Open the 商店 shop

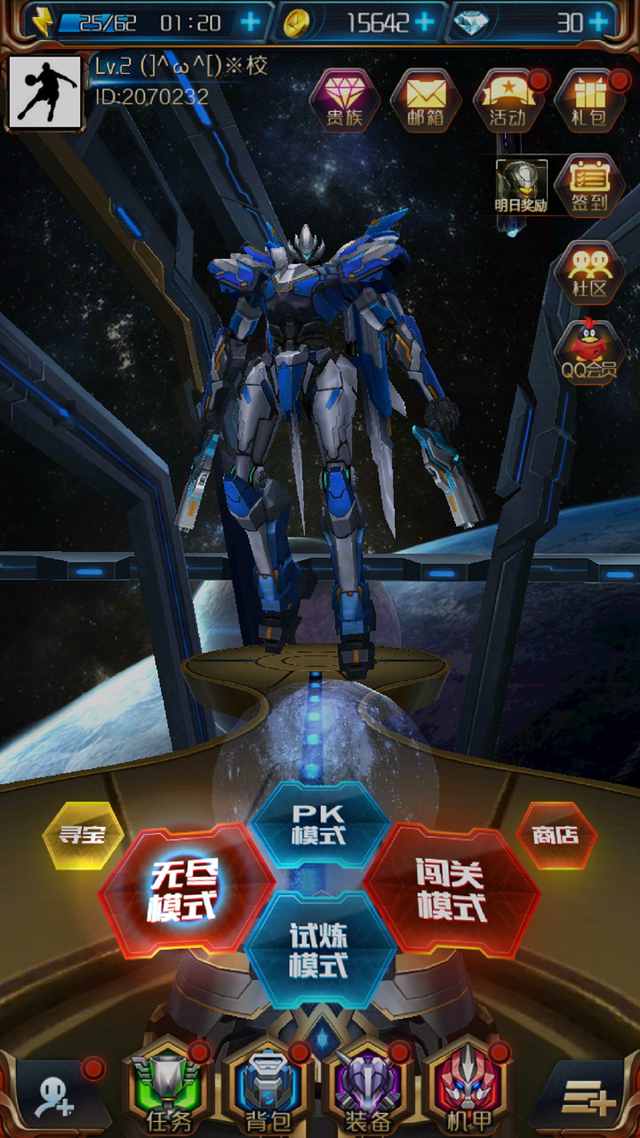pyautogui.click(x=556, y=834)
